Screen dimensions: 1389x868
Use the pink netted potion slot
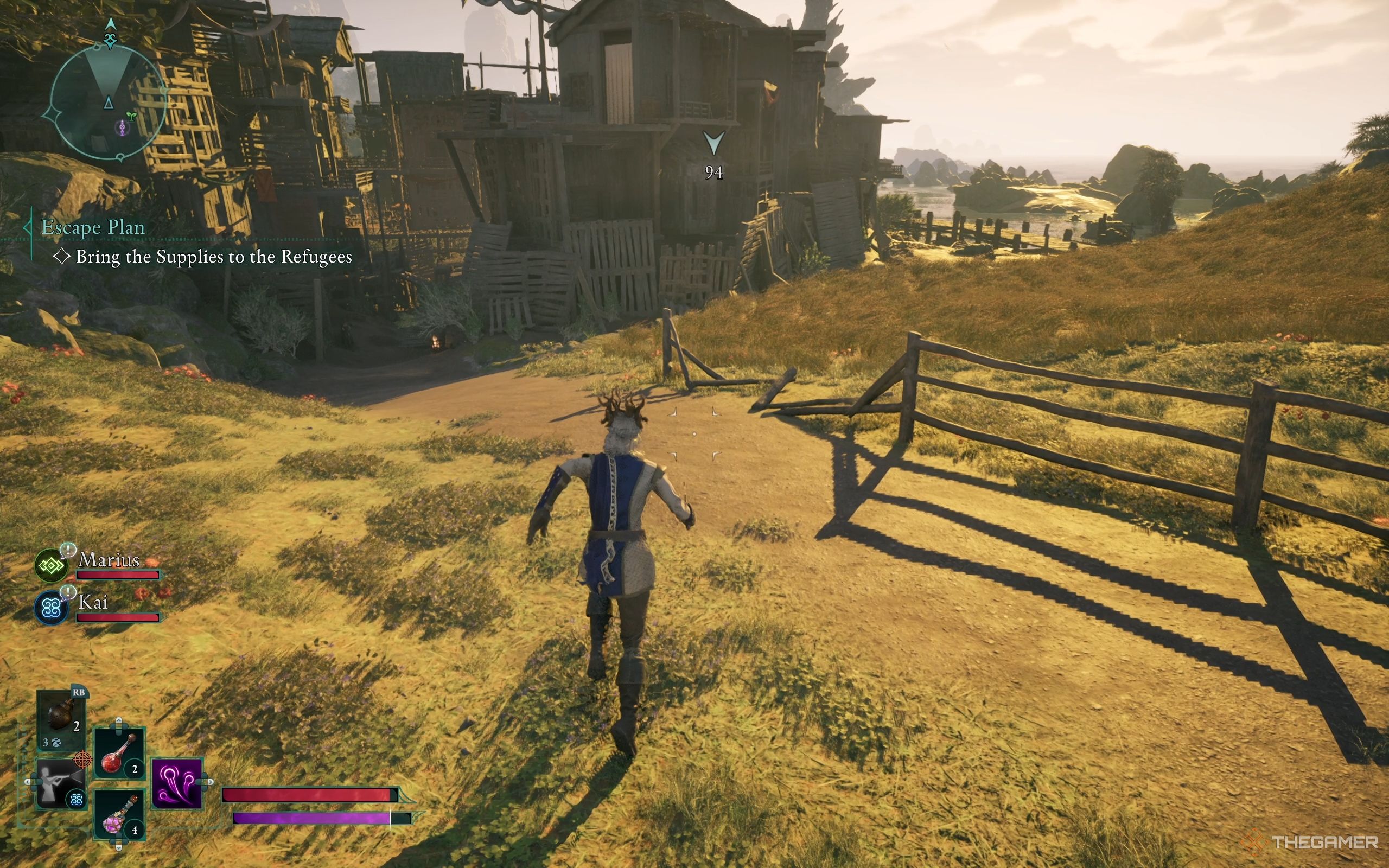point(119,815)
